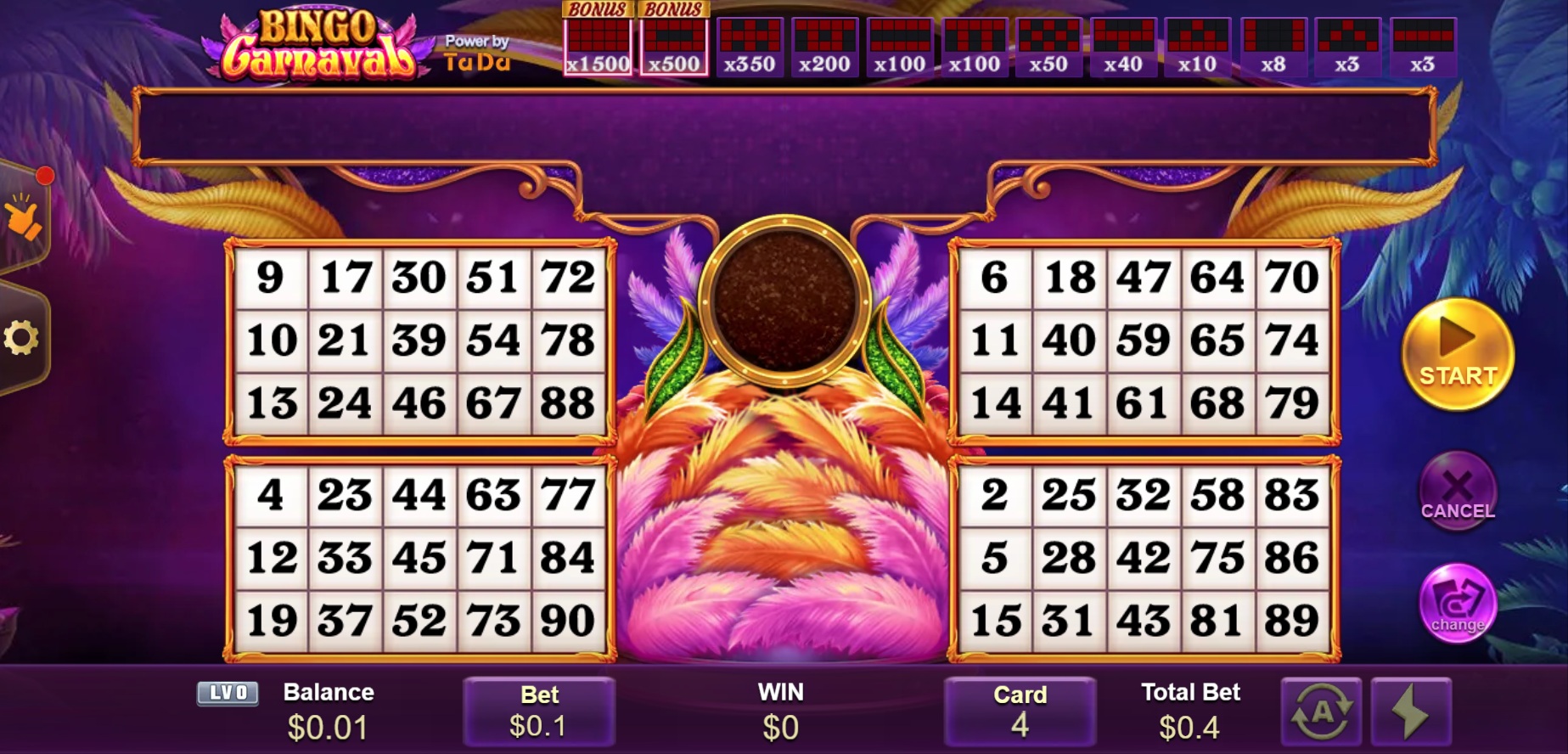Toggle the auto-play button
Viewport: 1568px width, 754px height.
point(1321,712)
